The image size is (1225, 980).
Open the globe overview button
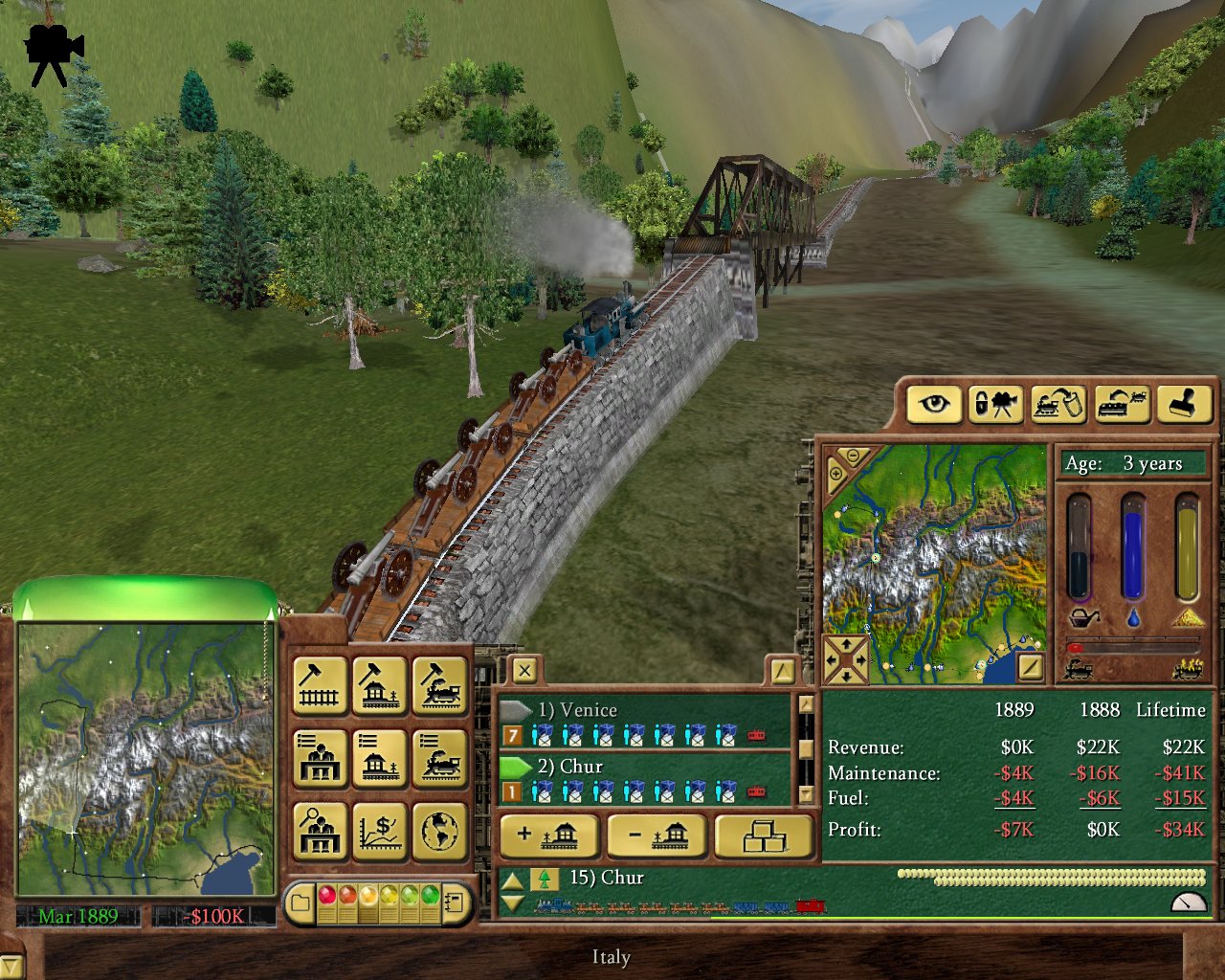point(440,831)
